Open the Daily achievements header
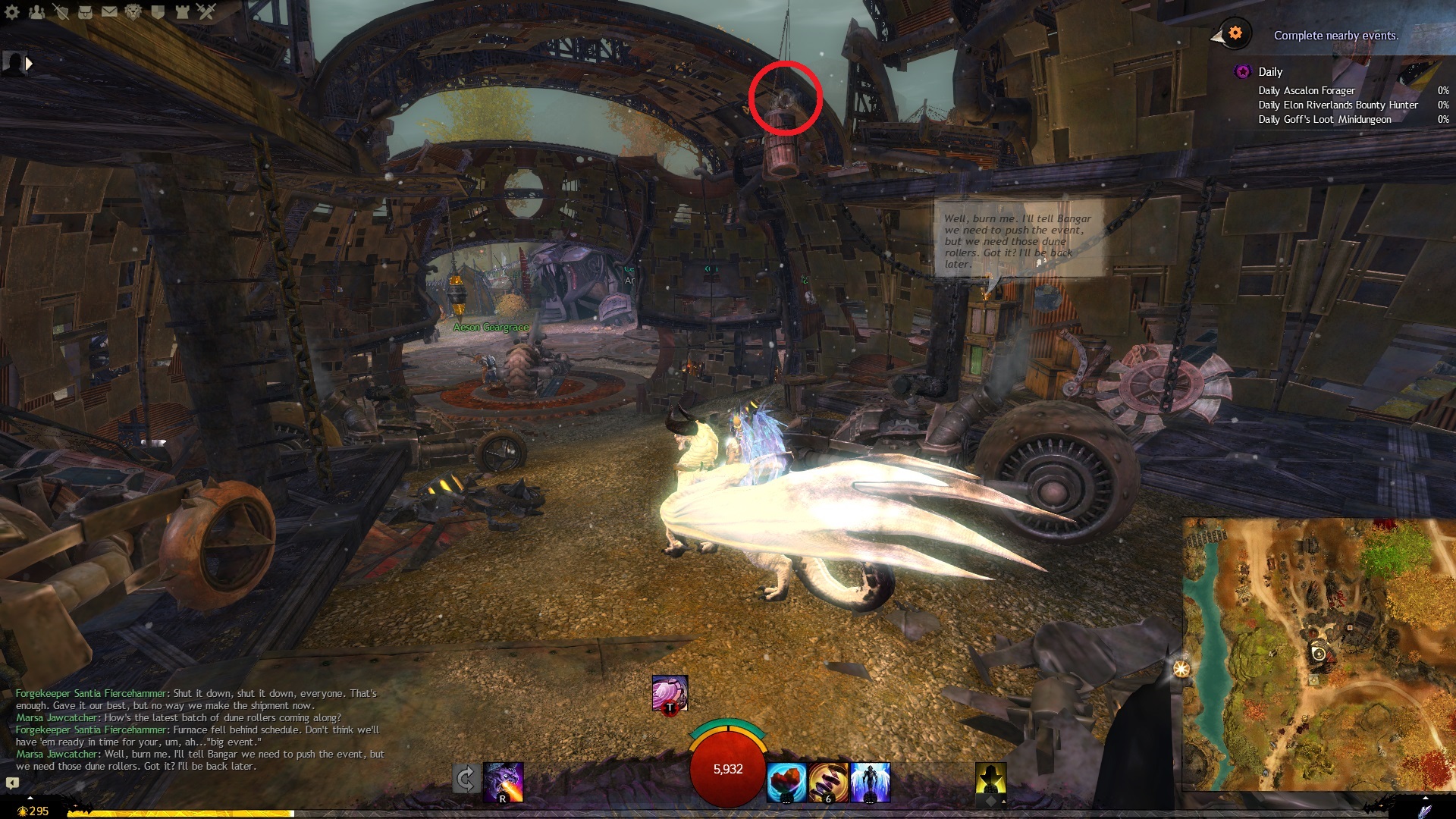This screenshot has width=1456, height=819. (x=1270, y=72)
